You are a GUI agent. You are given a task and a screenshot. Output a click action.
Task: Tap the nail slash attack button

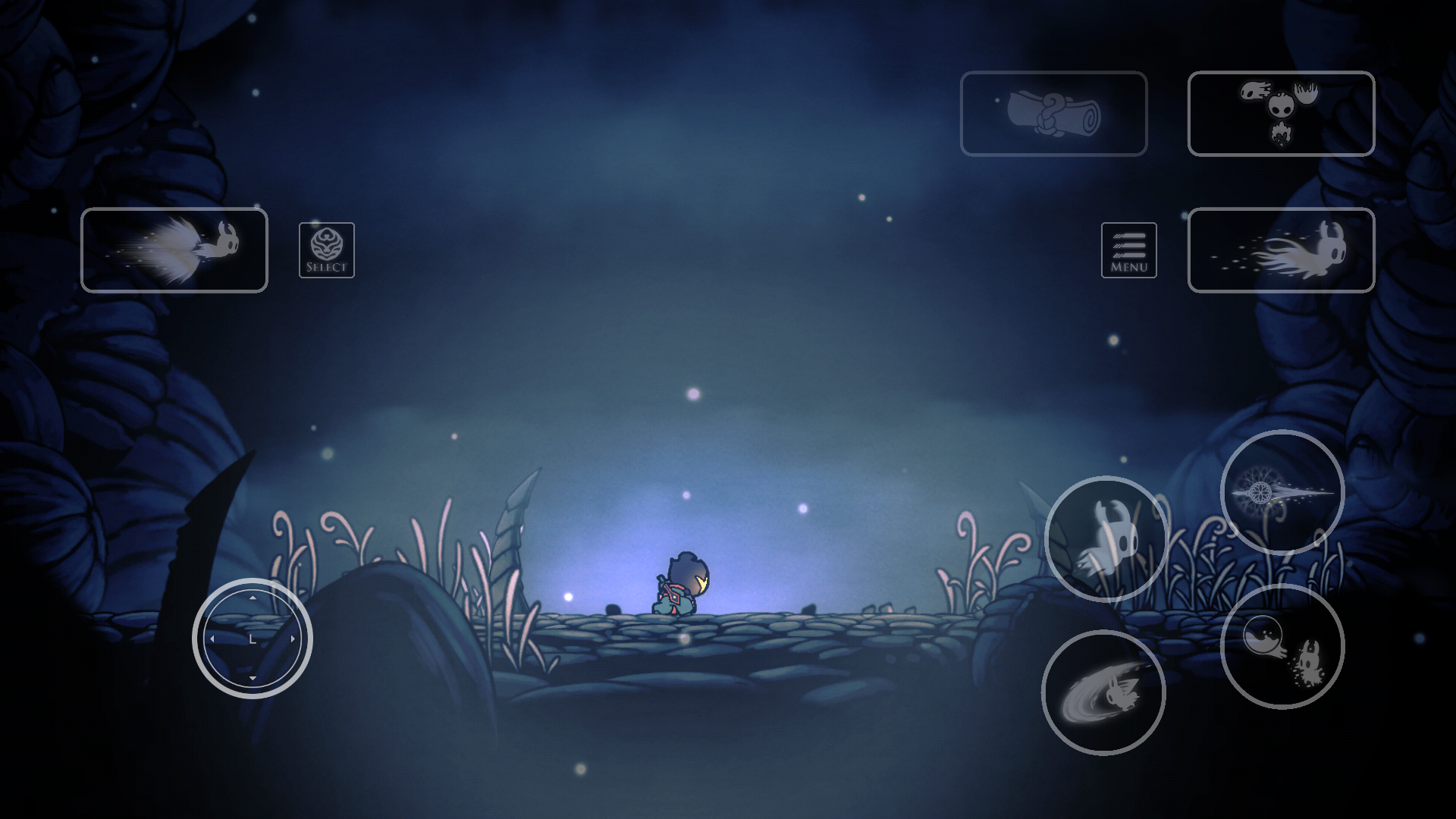1103,692
